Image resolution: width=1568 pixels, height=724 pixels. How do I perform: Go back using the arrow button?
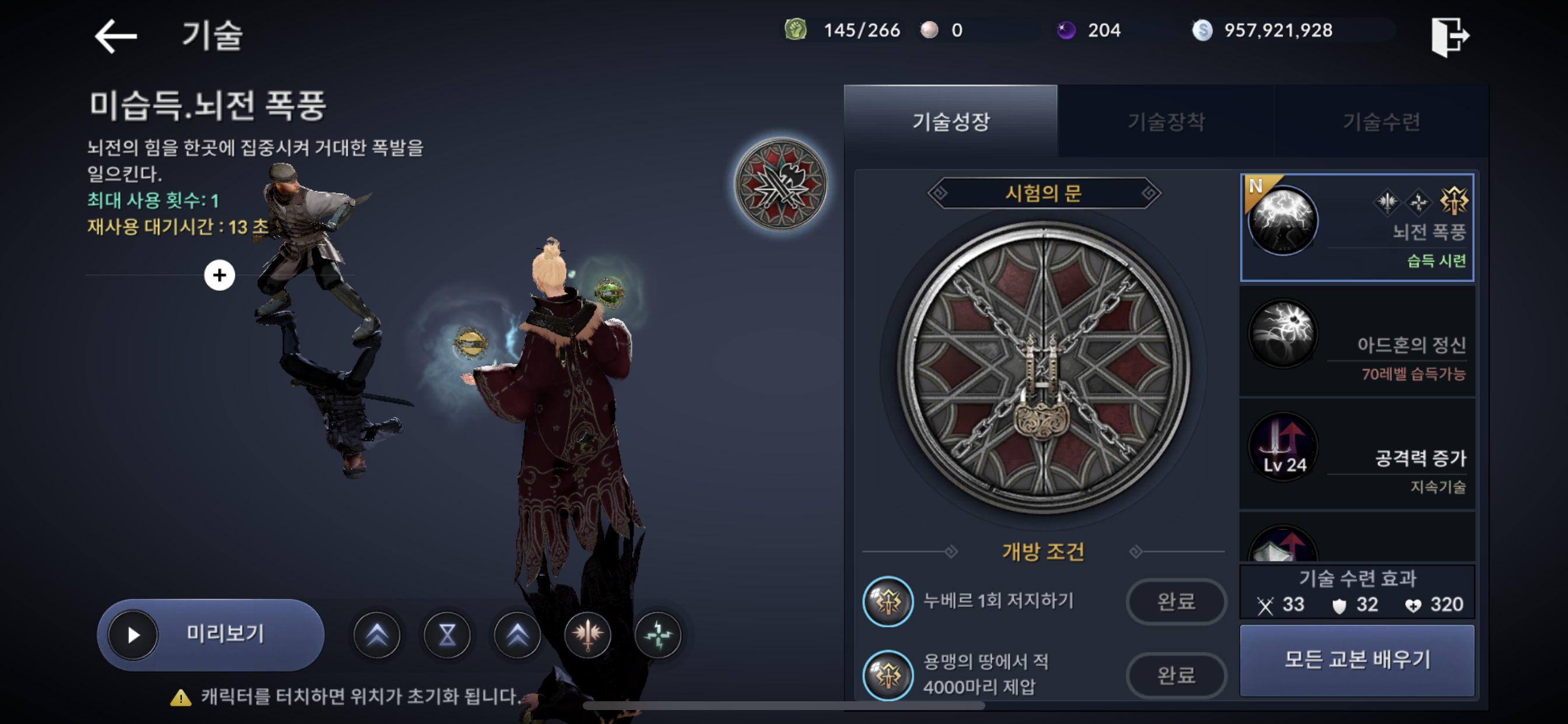pos(116,36)
